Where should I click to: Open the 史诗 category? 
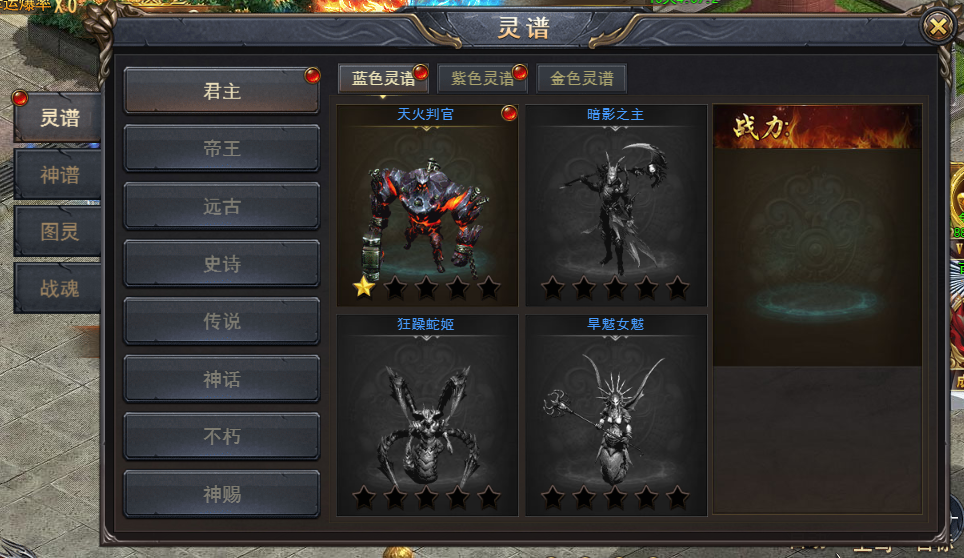point(222,264)
